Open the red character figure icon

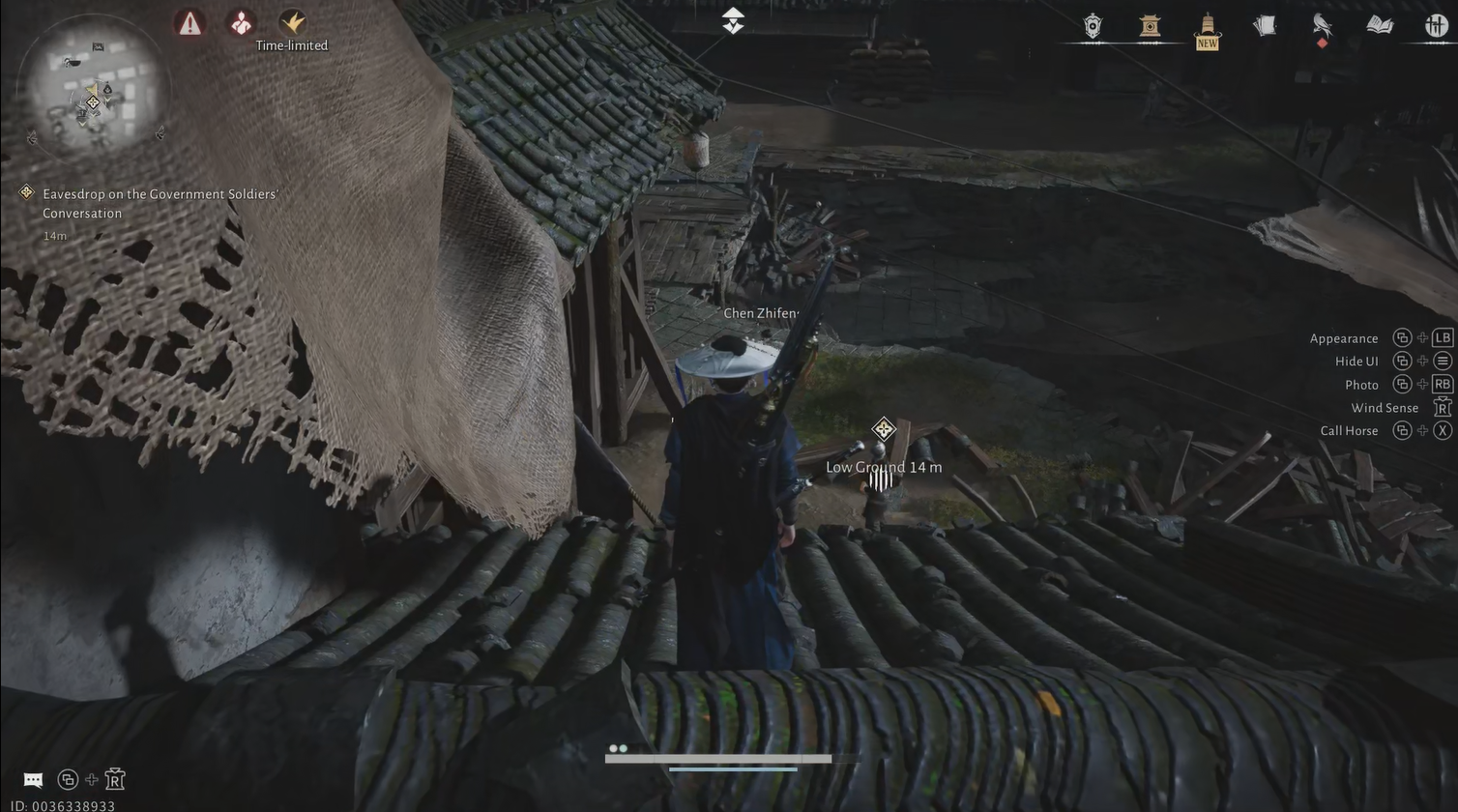coord(241,22)
